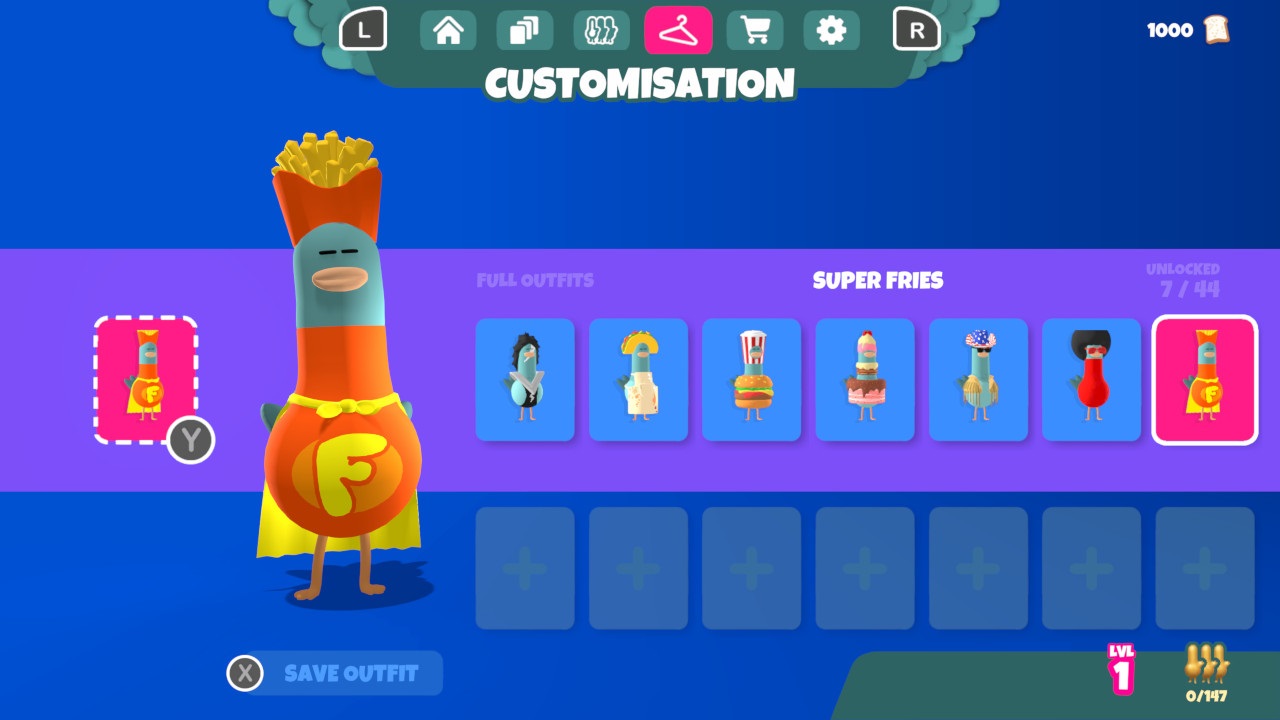This screenshot has height=720, width=1280.
Task: Select the popcorn burger outfit
Action: [x=751, y=380]
